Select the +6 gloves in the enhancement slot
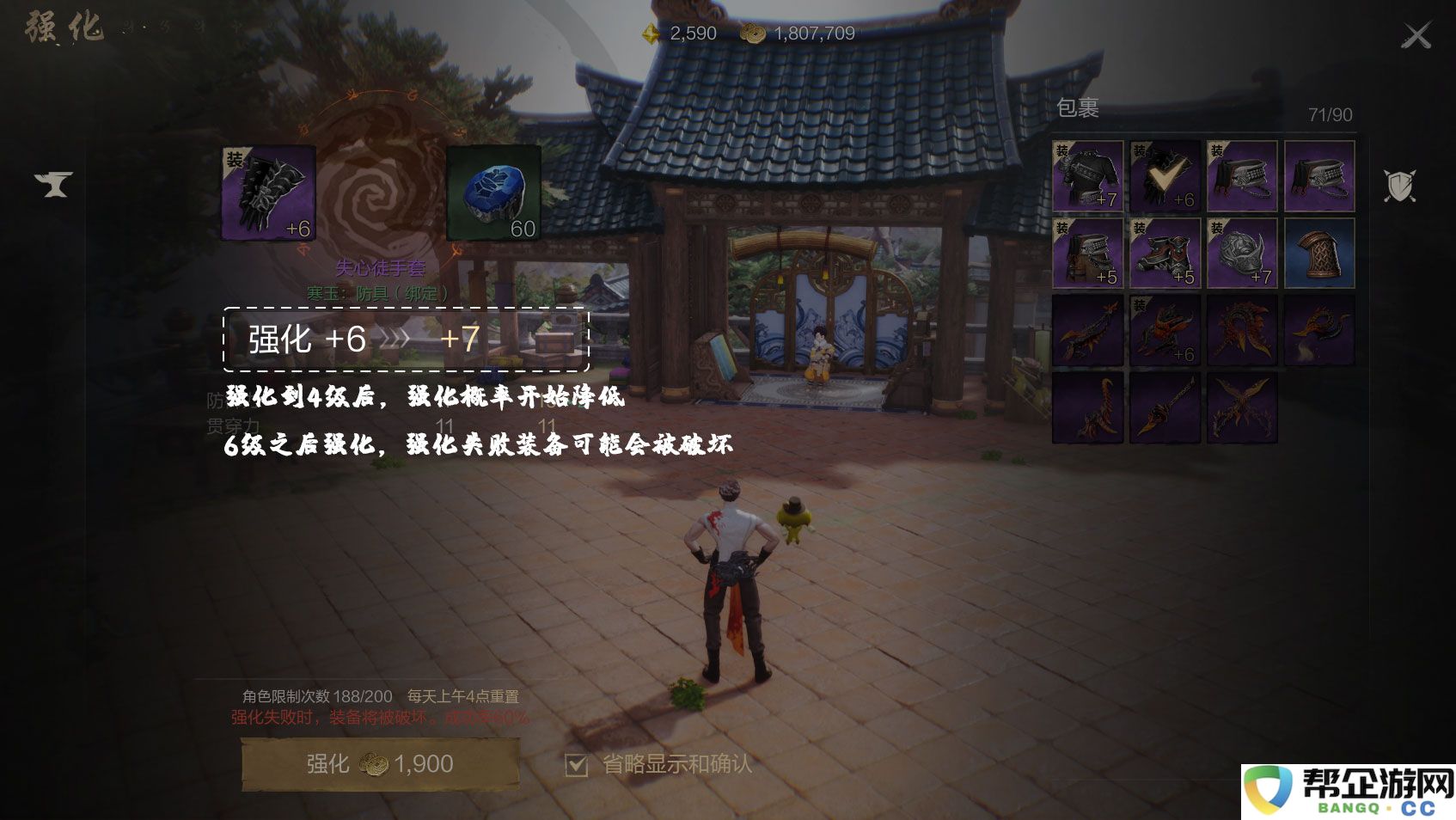This screenshot has height=820, width=1456. point(269,193)
